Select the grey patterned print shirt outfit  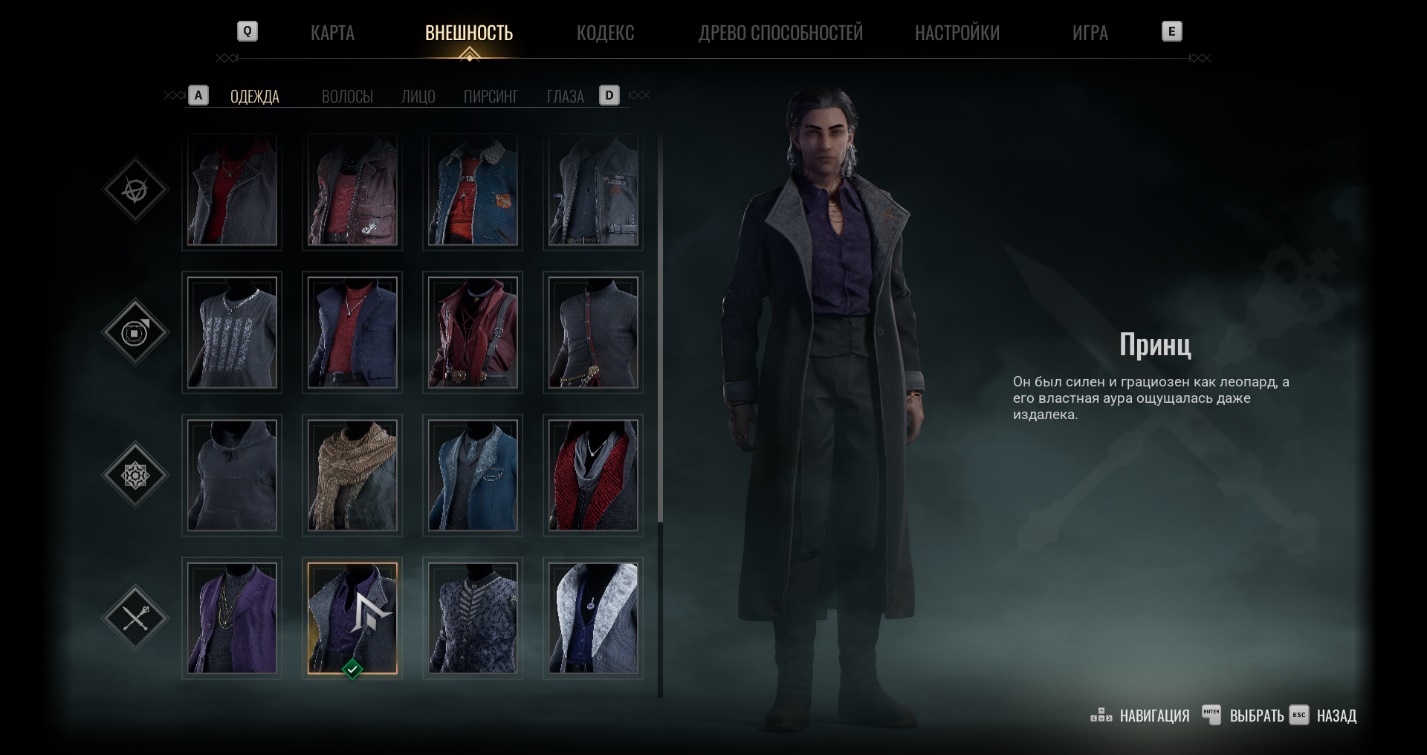click(232, 332)
